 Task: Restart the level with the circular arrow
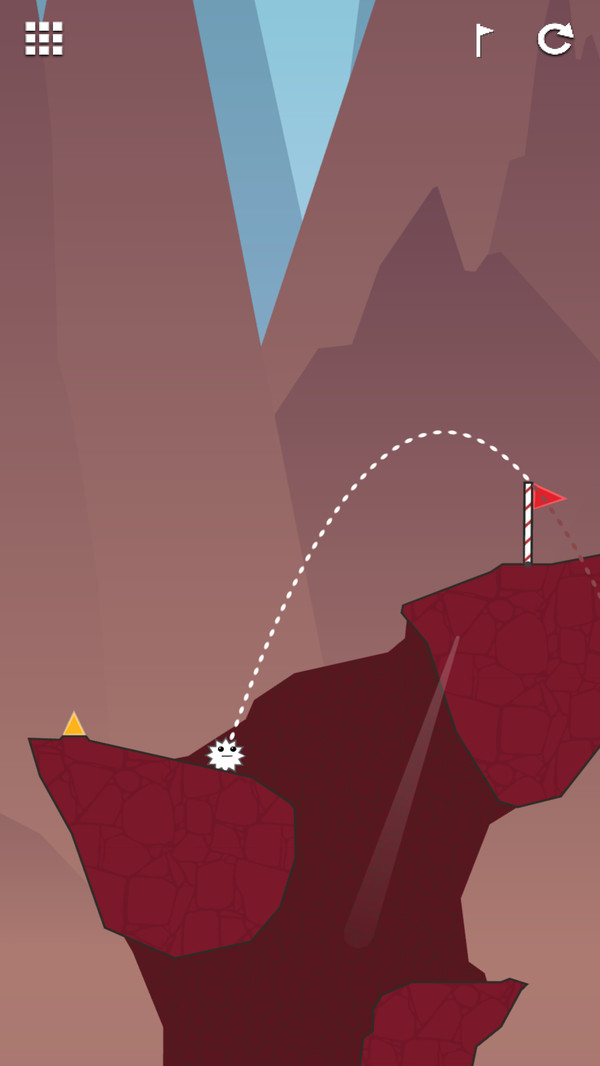(555, 39)
